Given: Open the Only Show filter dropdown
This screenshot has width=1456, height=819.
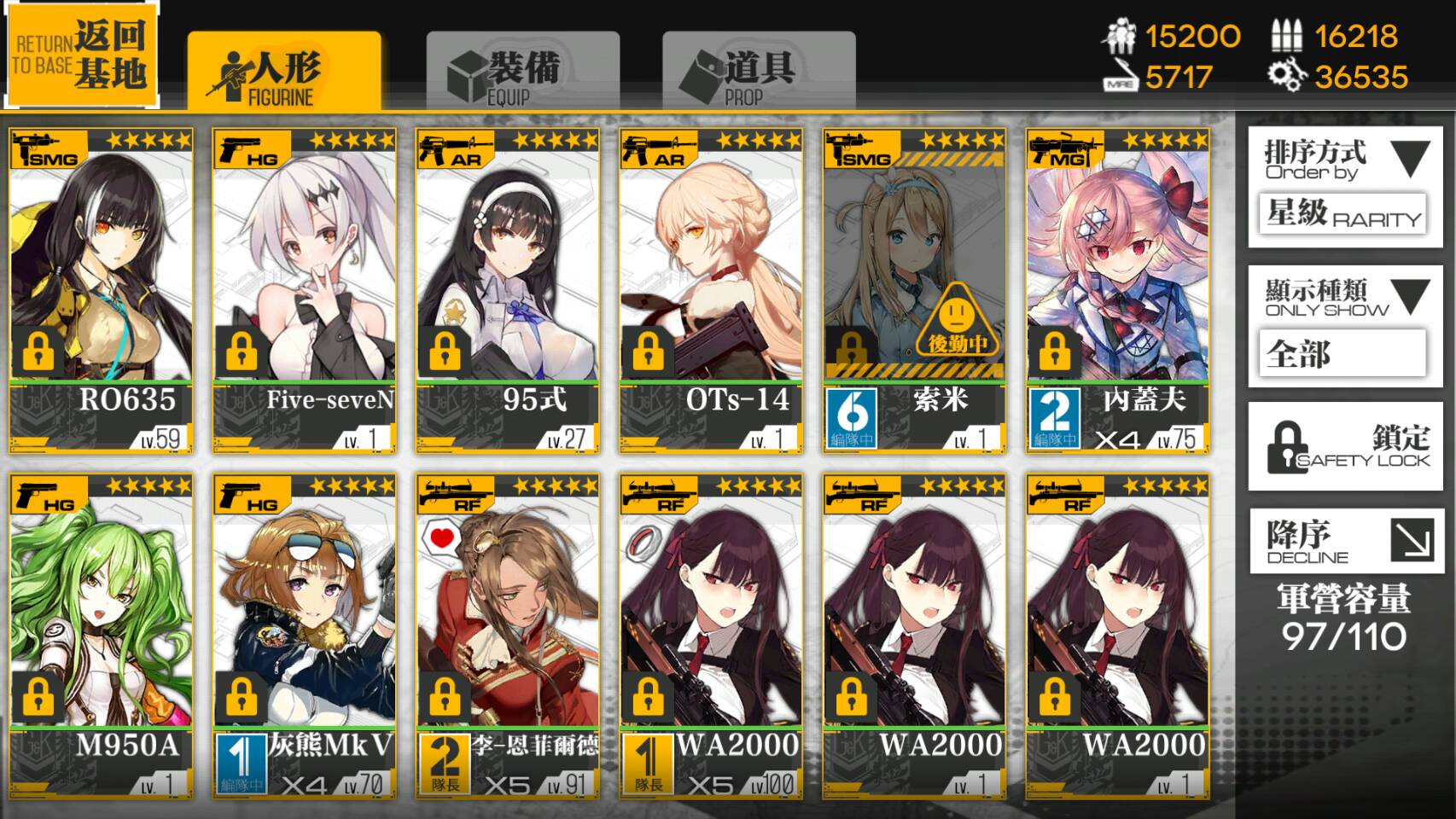Looking at the screenshot, I should 1345,326.
